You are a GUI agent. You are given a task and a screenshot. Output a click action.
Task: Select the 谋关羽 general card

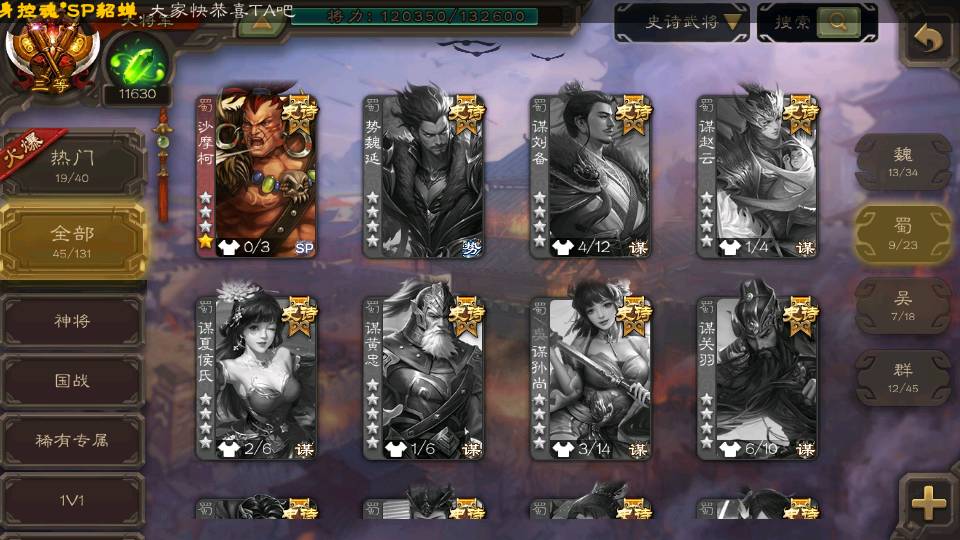758,375
